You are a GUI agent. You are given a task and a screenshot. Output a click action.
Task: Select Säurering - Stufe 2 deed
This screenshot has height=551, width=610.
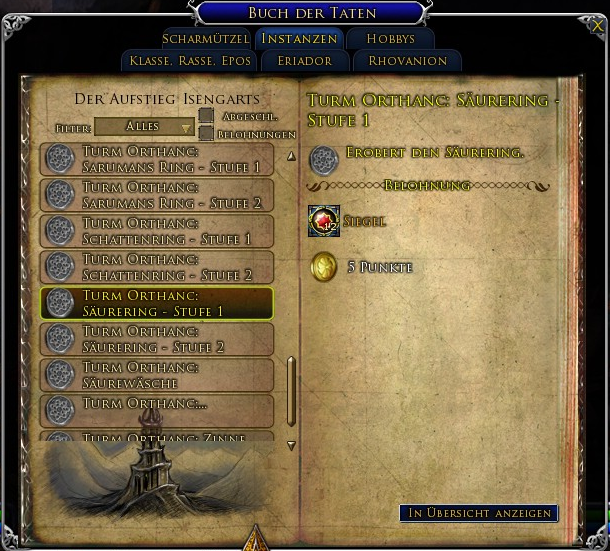(x=157, y=339)
